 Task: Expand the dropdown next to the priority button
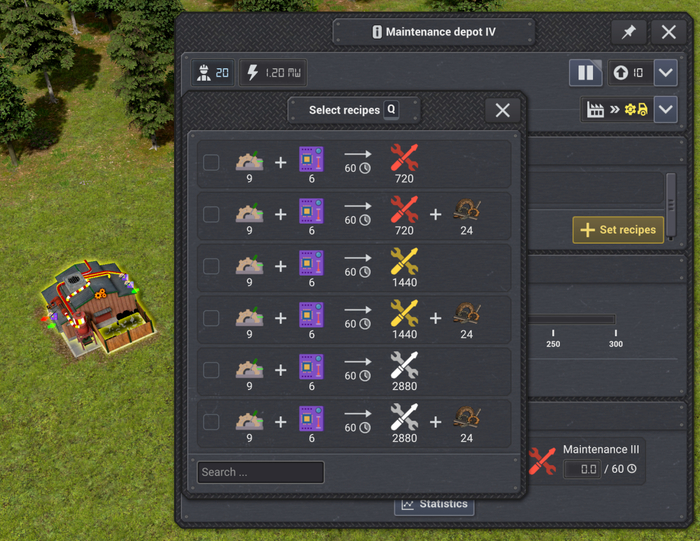pos(666,73)
